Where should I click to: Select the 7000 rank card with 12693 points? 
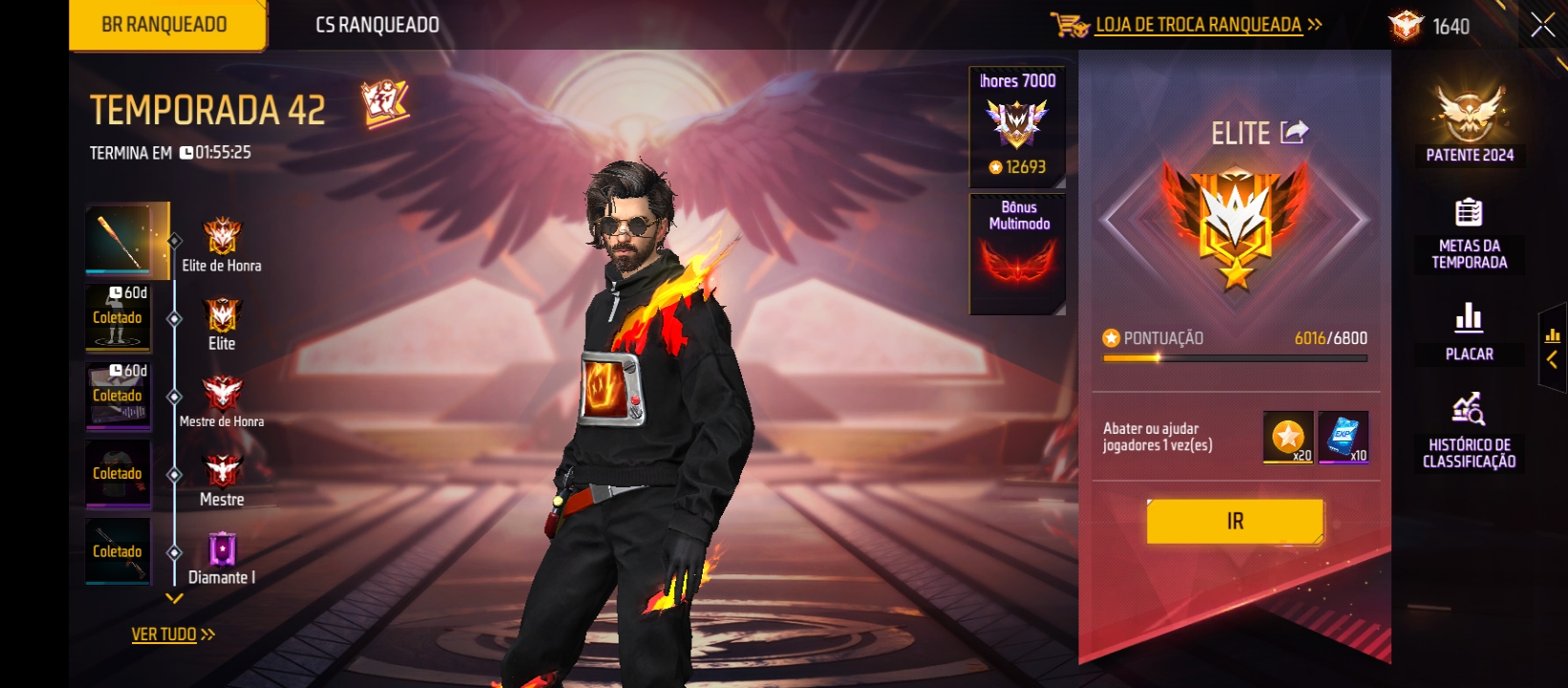1017,126
